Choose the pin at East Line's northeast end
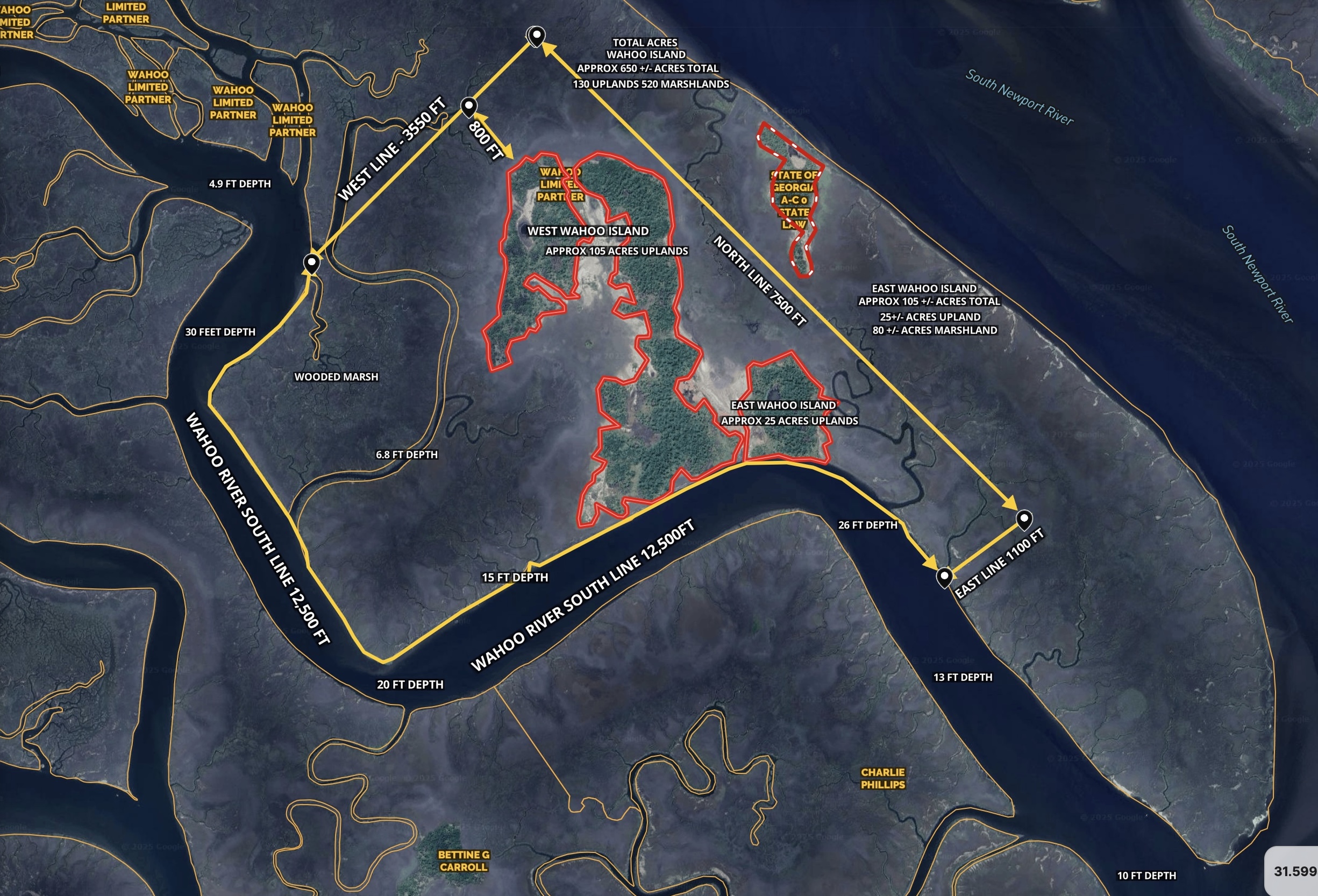The image size is (1318, 896). (x=1024, y=519)
